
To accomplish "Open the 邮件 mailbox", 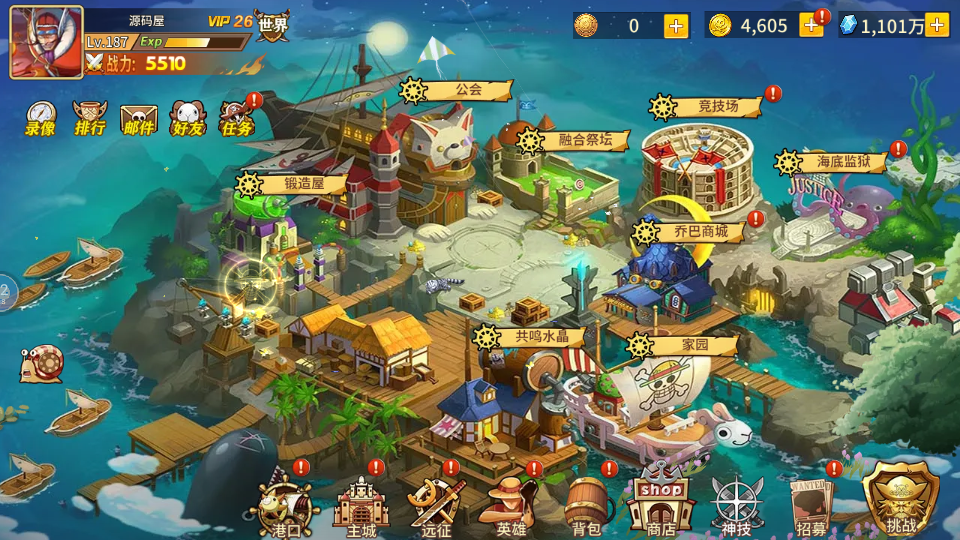I will pos(138,119).
